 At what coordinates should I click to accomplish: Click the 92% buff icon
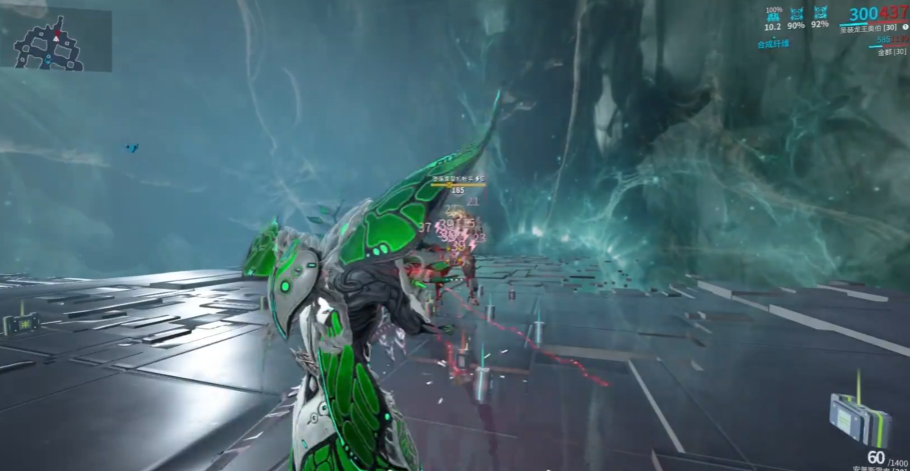click(820, 14)
